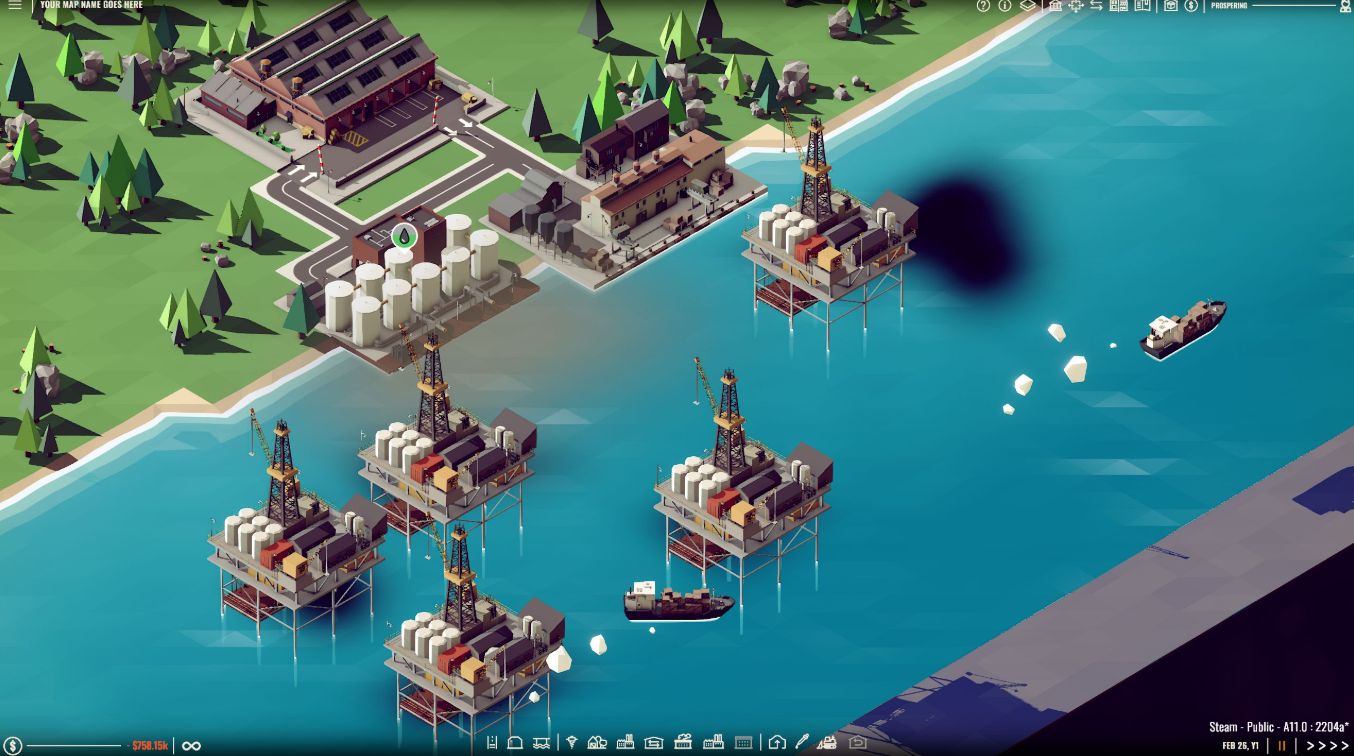
Task: Open the farm construction icon
Action: click(598, 743)
